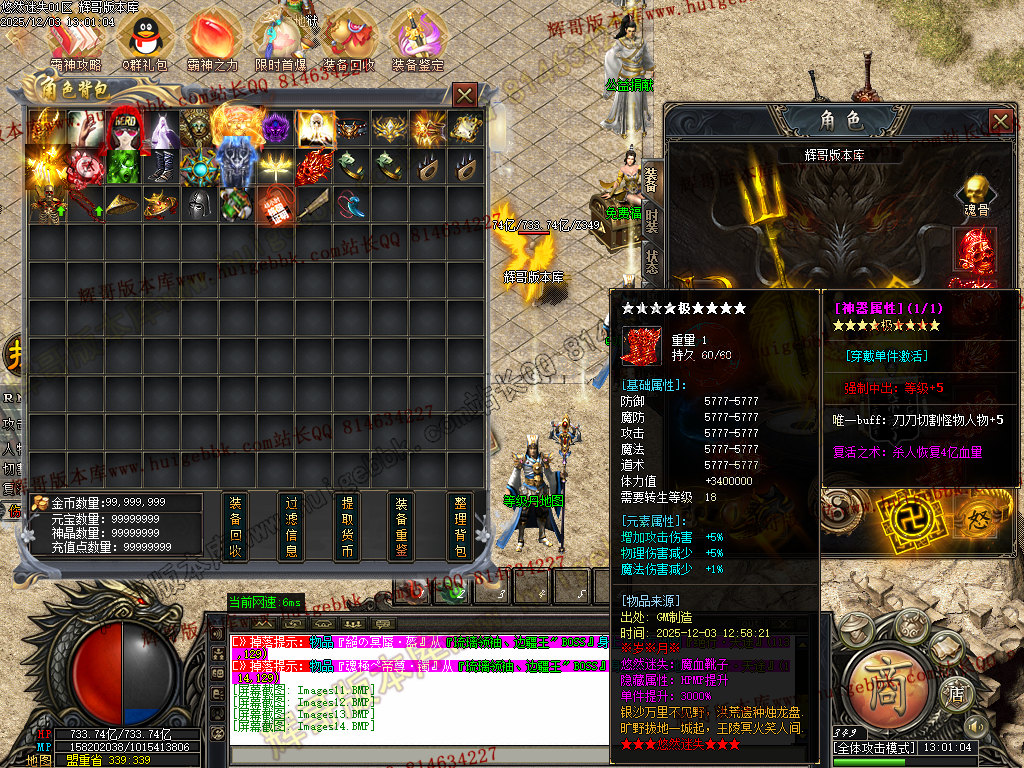Open the 装备鉴定 appraisal icon

[x=417, y=38]
